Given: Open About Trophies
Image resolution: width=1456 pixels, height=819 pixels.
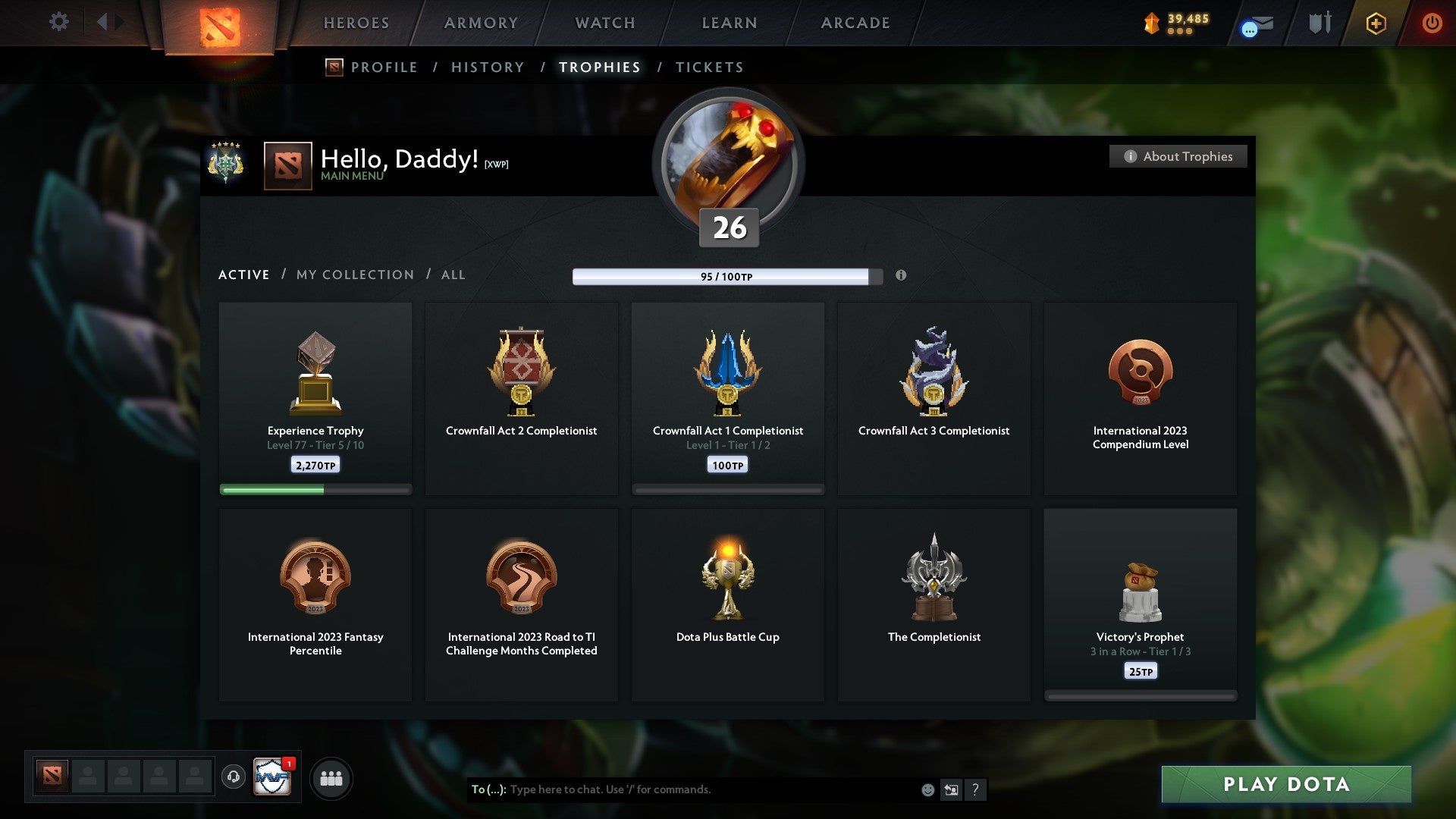Looking at the screenshot, I should pyautogui.click(x=1178, y=156).
